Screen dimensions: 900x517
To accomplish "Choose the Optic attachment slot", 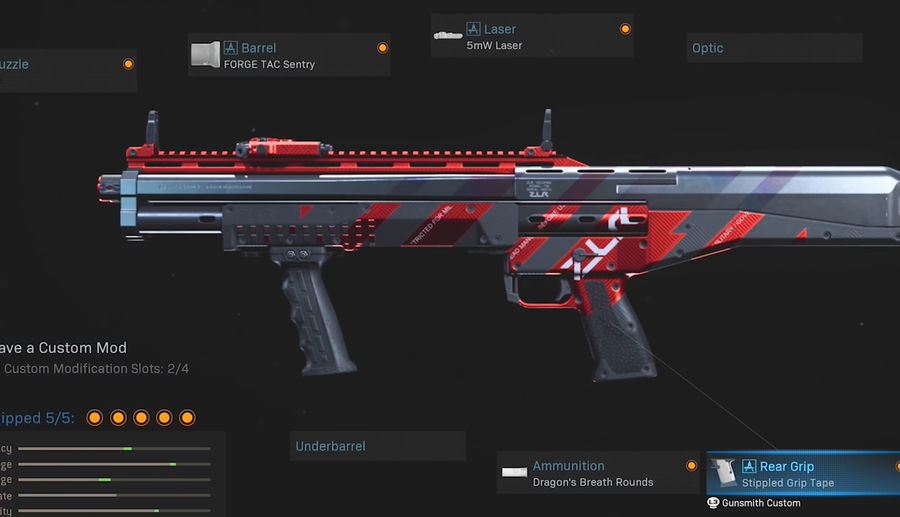I will pyautogui.click(x=775, y=48).
